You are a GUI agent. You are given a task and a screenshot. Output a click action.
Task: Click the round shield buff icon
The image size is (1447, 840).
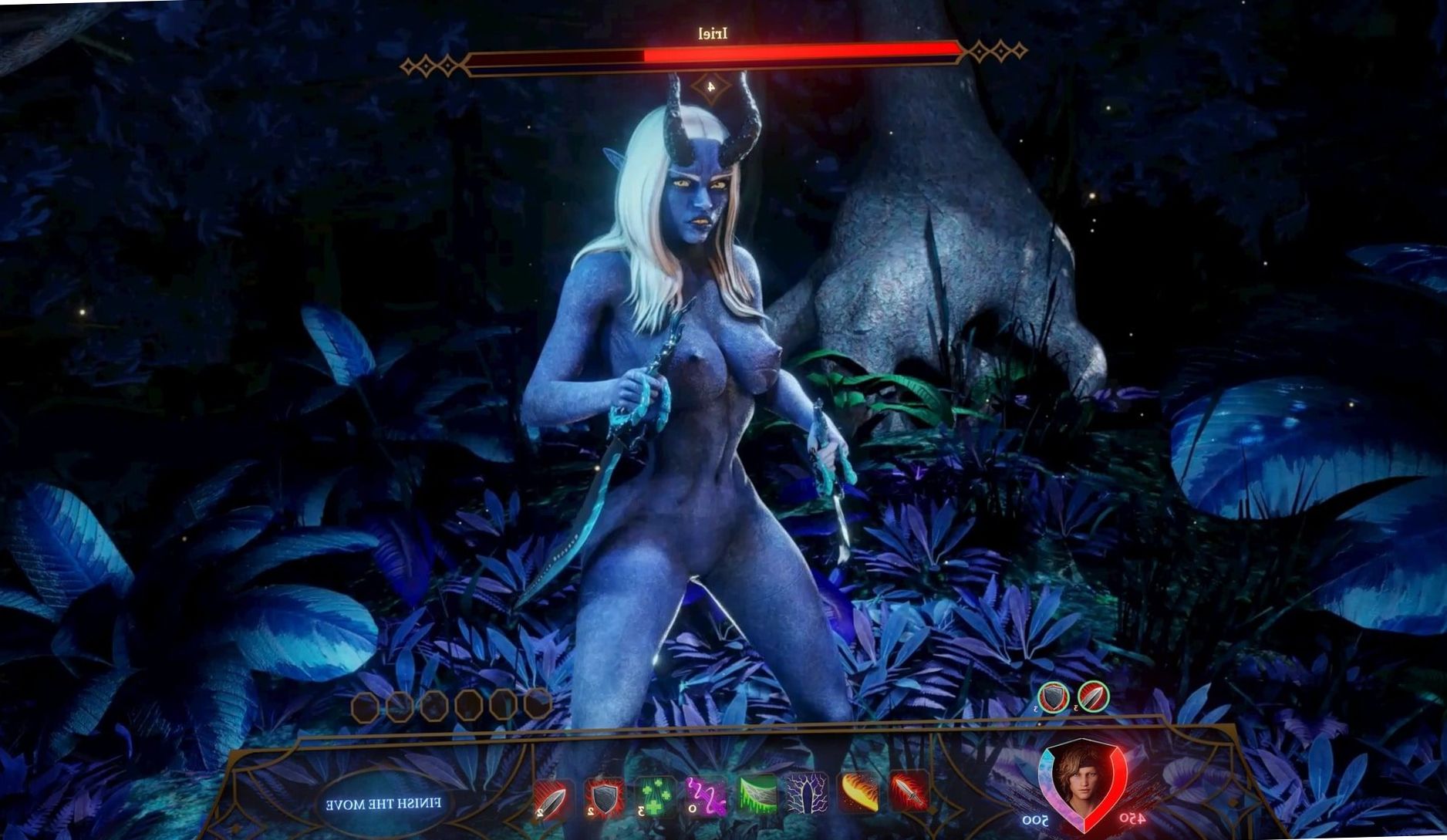click(1053, 697)
